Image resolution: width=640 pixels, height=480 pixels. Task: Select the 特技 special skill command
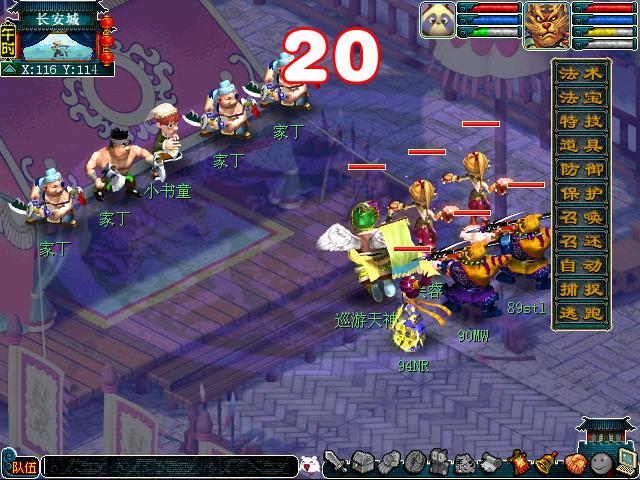coord(580,122)
